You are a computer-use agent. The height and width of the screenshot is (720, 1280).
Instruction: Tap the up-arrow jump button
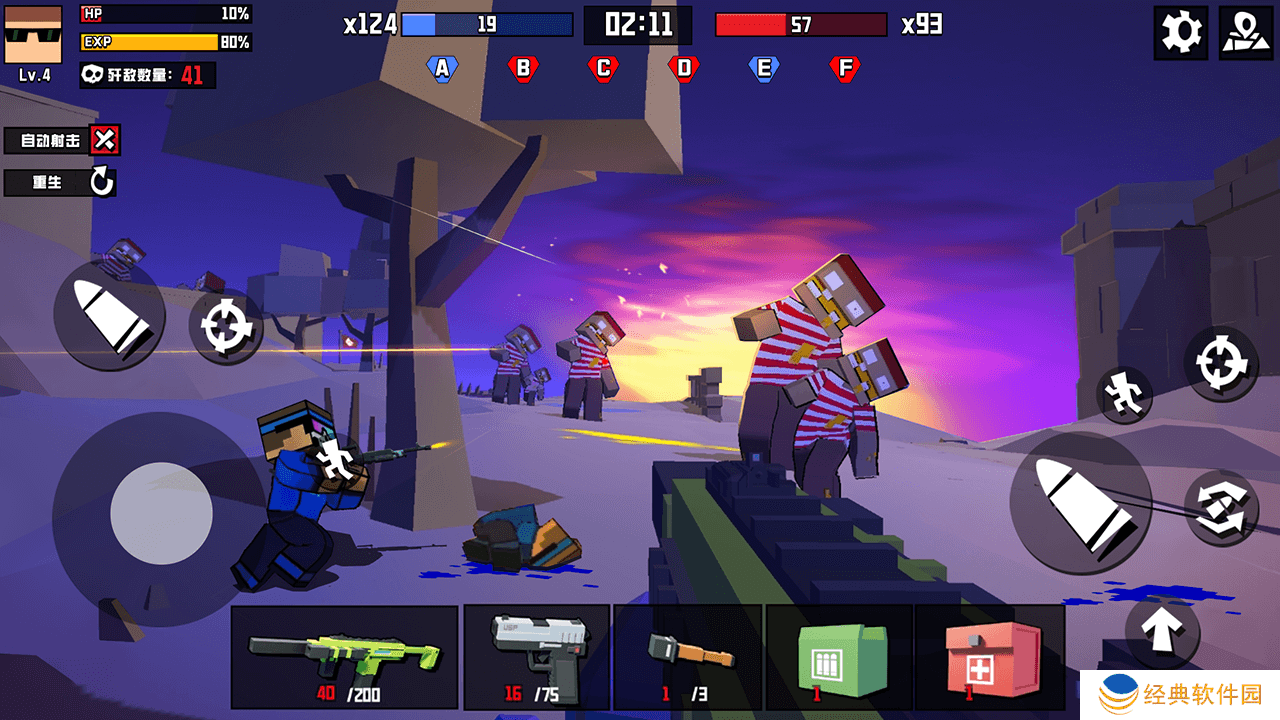[x=1162, y=630]
